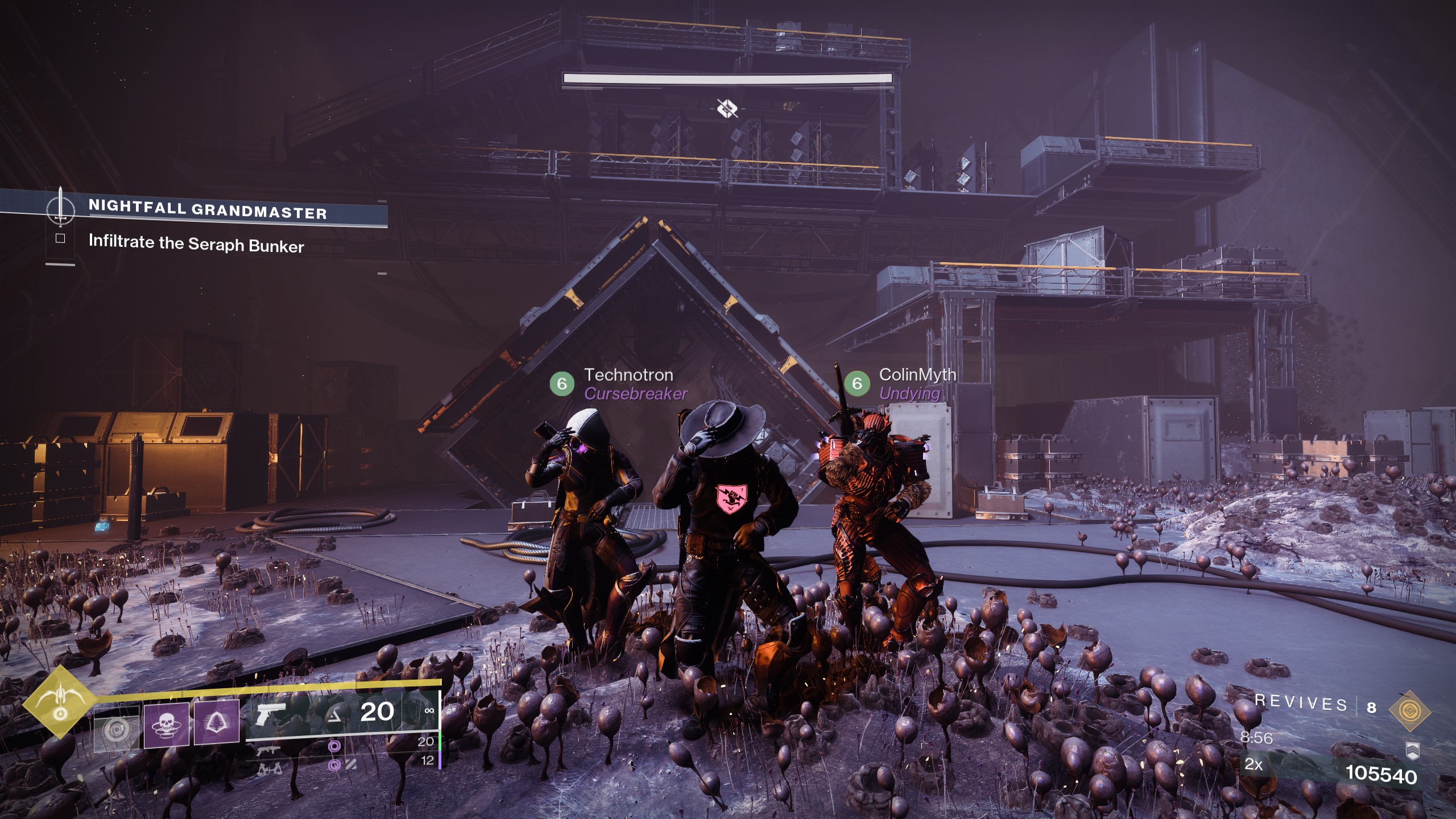Tick the objective checkbox beside Infiltrate the Seraph Bunker
This screenshot has height=819, width=1456.
(x=60, y=238)
